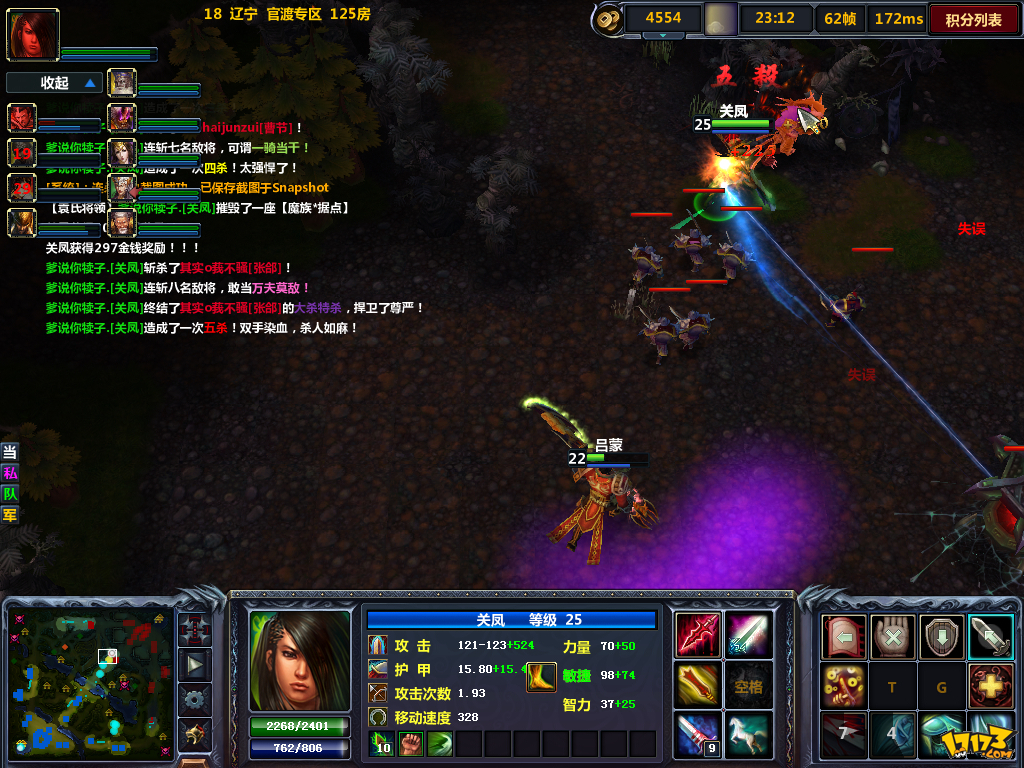Activate the Move flag command
The width and height of the screenshot is (1024, 768).
coord(843,637)
